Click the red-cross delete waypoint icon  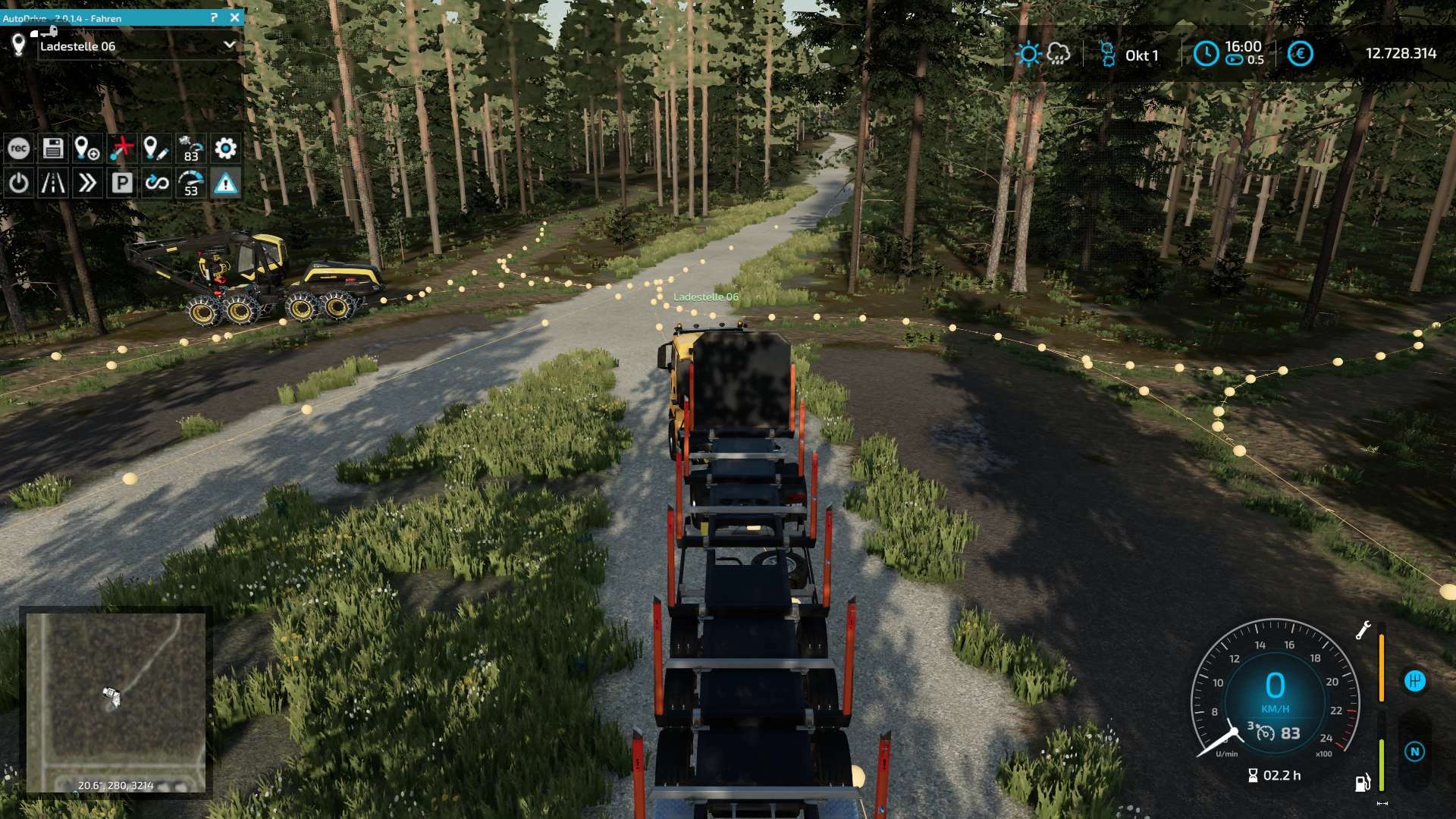[x=121, y=149]
